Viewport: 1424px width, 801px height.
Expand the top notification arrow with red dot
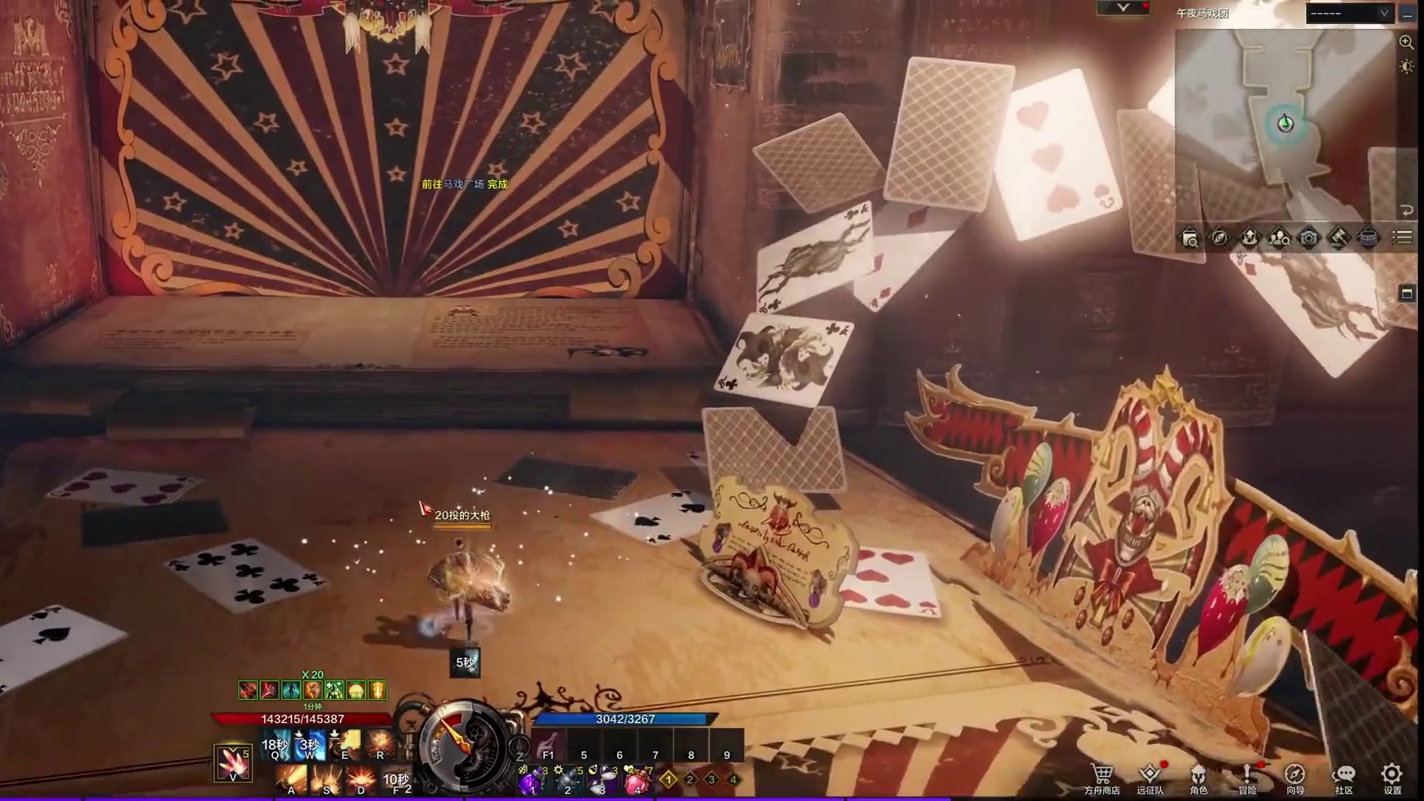(1123, 8)
